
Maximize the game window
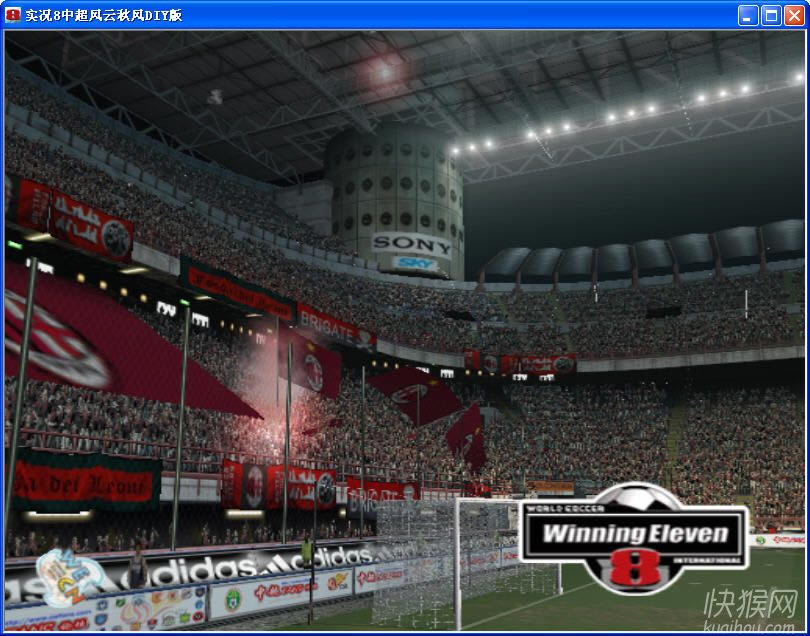pyautogui.click(x=771, y=15)
